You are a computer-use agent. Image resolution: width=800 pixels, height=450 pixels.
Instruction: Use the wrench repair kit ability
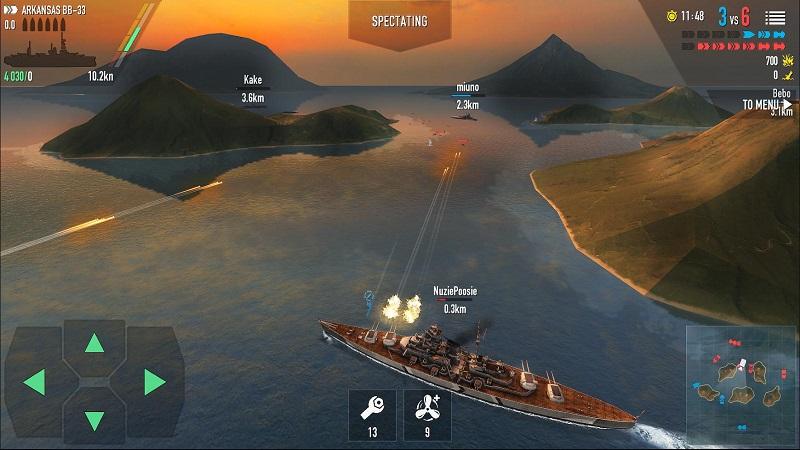point(372,414)
